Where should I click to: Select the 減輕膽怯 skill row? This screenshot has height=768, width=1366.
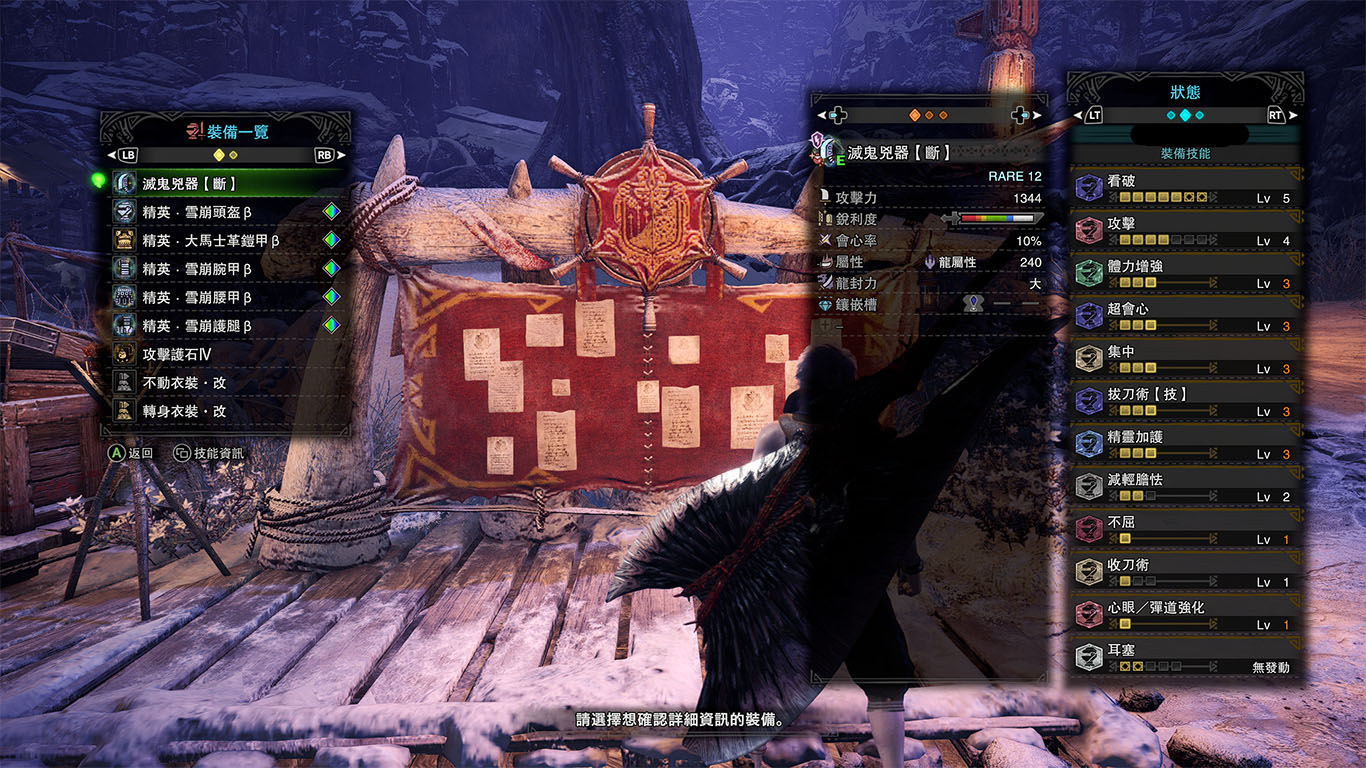1185,487
